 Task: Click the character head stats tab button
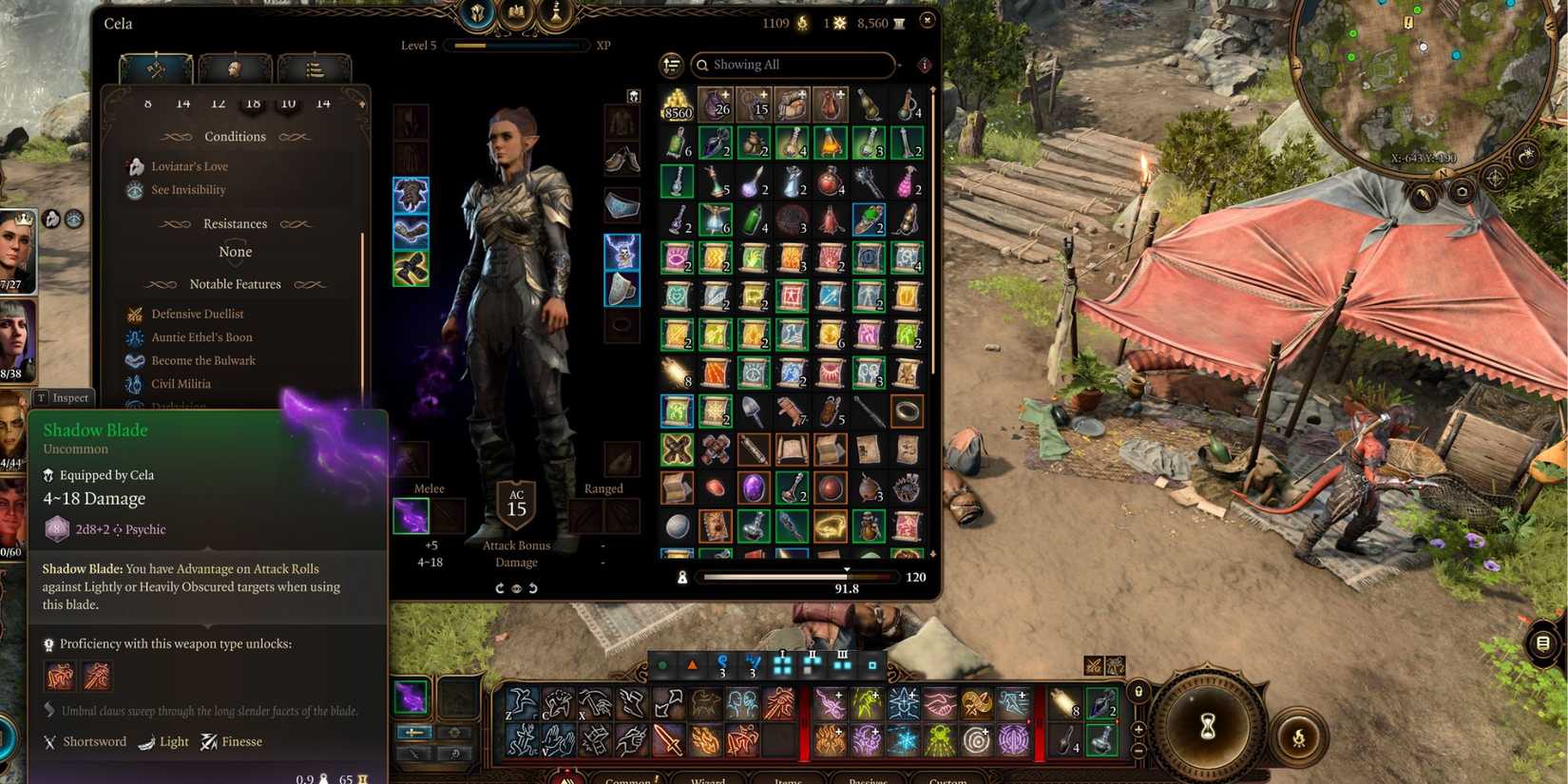236,68
